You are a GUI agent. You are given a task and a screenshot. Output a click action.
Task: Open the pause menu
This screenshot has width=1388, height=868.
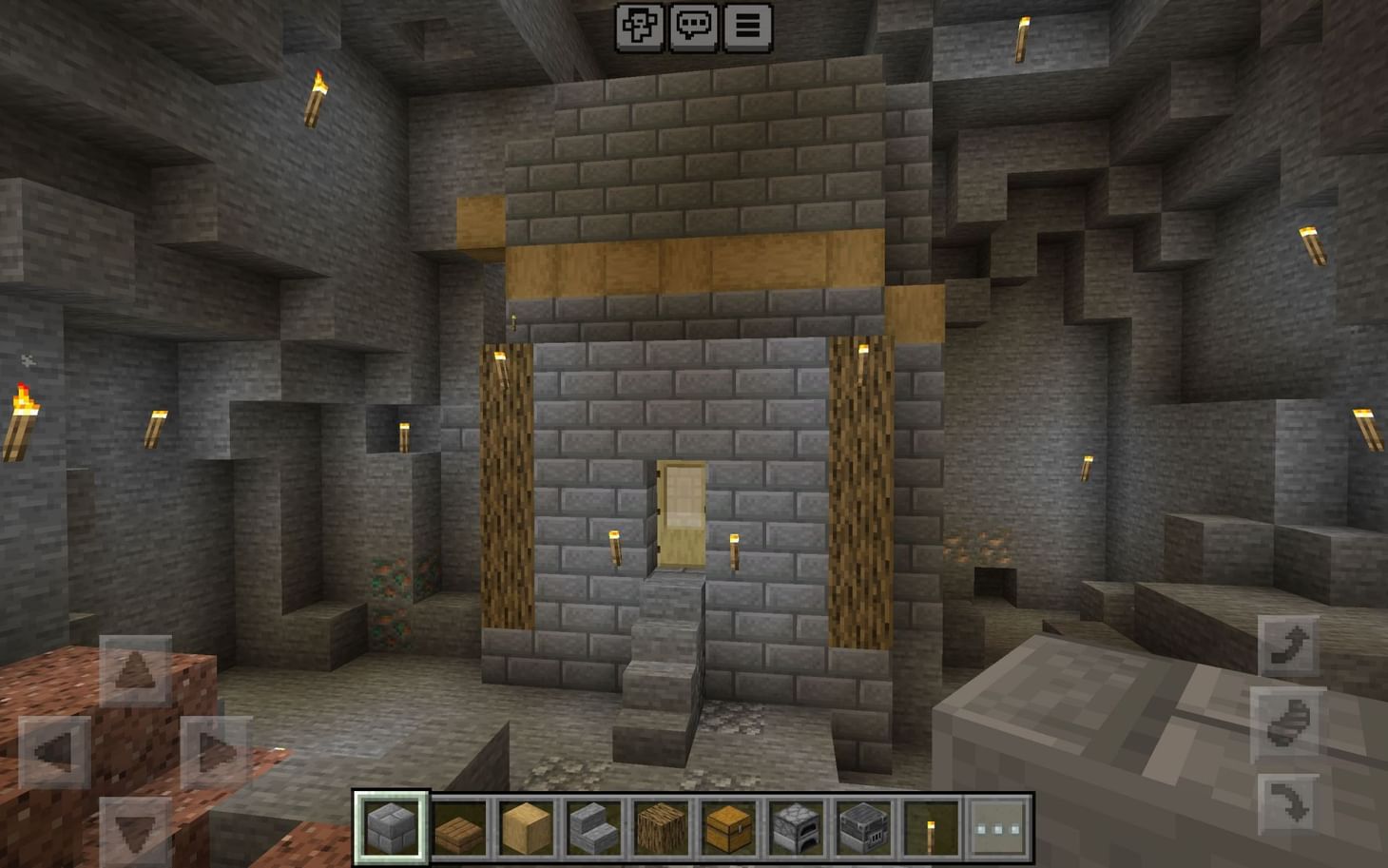tap(747, 26)
